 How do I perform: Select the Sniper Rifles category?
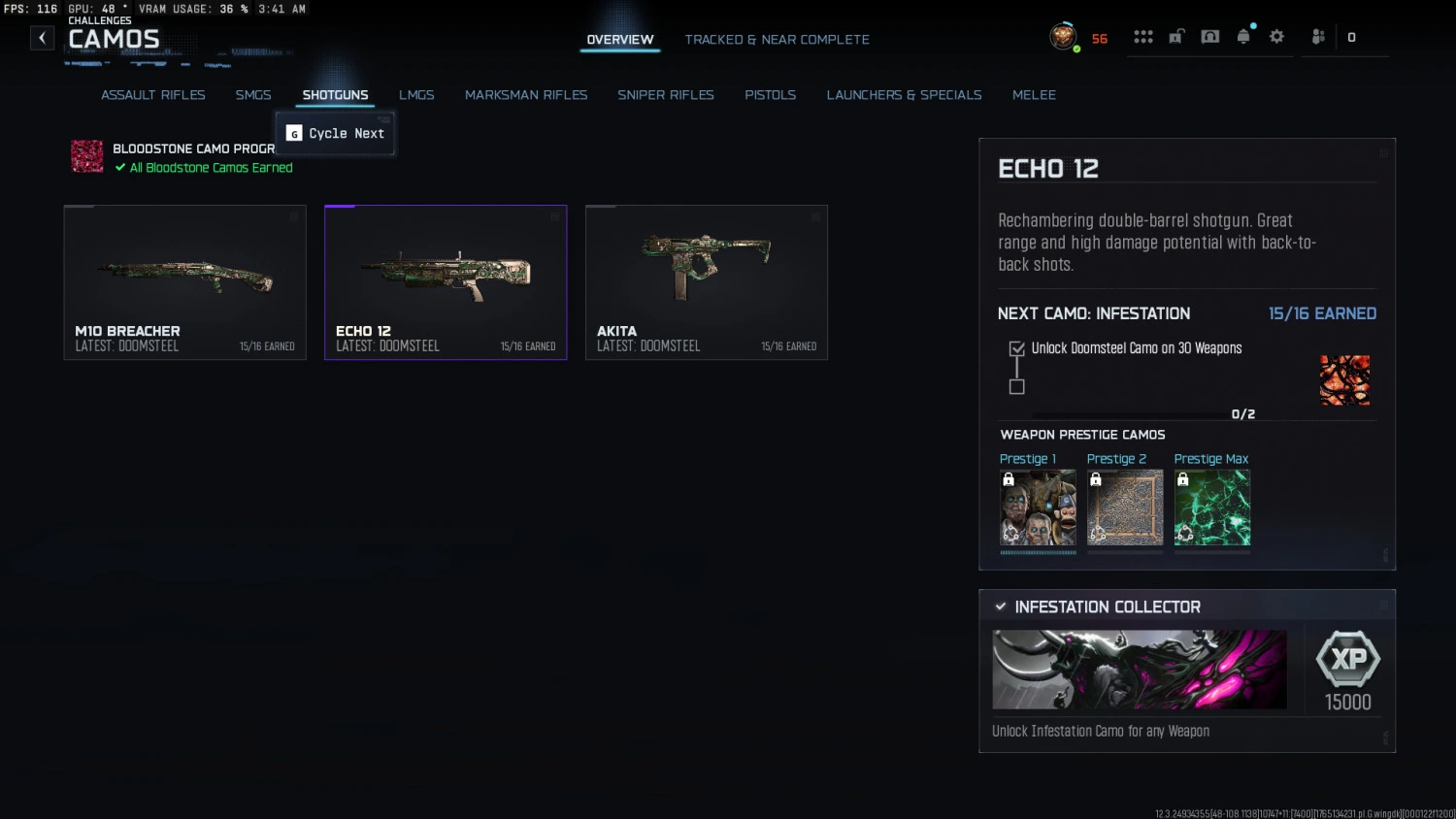click(666, 94)
